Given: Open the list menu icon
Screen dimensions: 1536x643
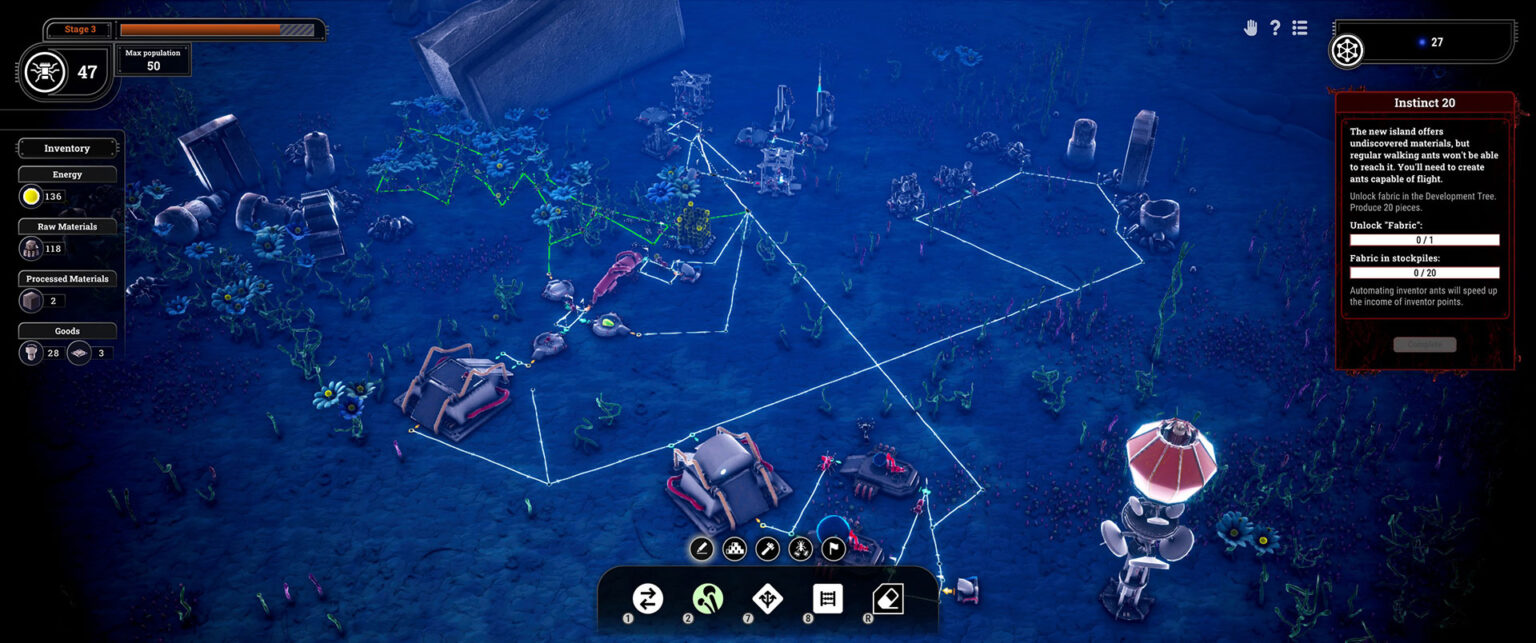Looking at the screenshot, I should coord(1300,28).
